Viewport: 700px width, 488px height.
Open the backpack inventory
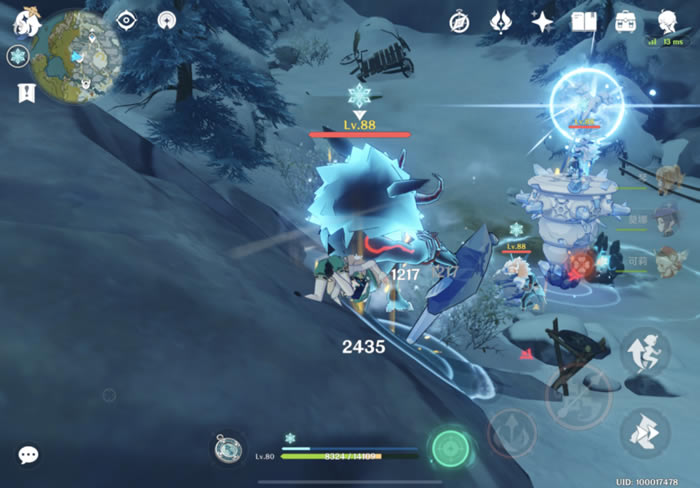pyautogui.click(x=626, y=22)
